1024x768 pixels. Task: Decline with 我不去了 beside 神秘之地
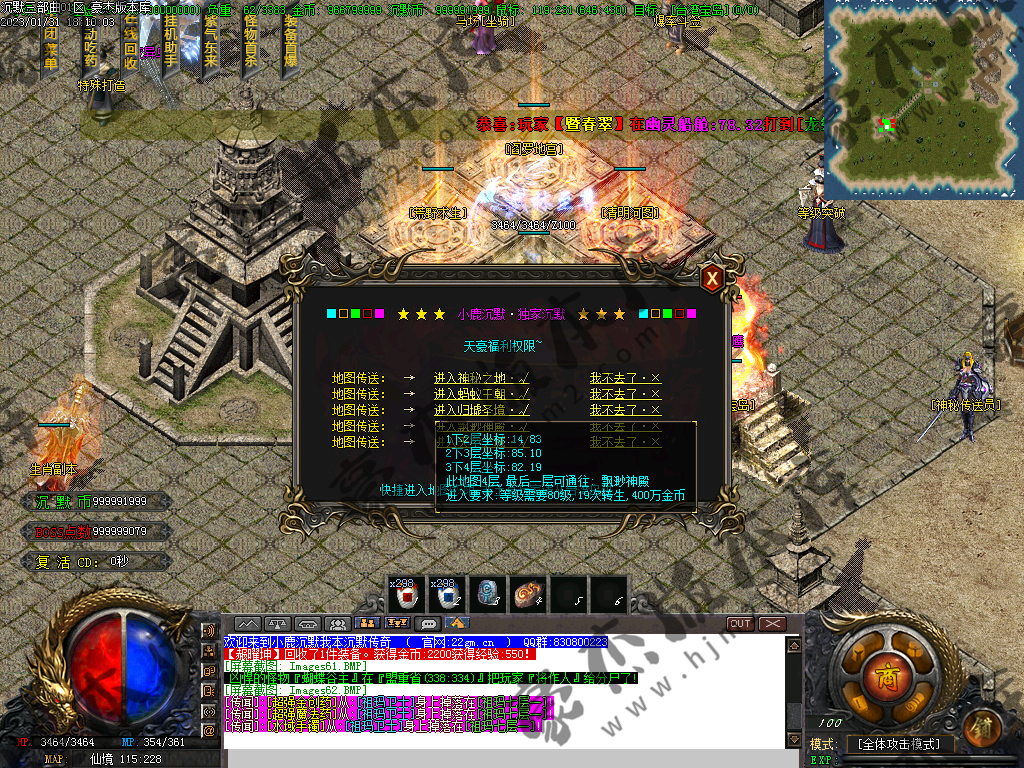(625, 378)
